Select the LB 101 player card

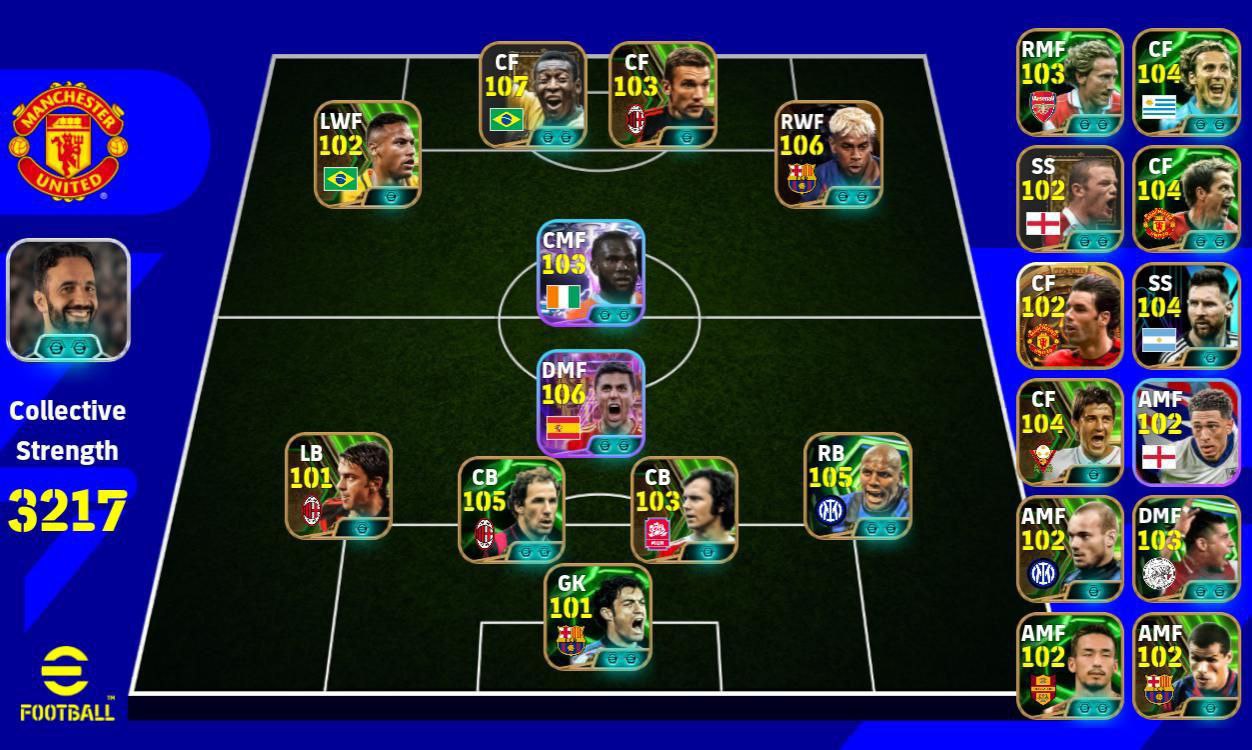point(339,485)
